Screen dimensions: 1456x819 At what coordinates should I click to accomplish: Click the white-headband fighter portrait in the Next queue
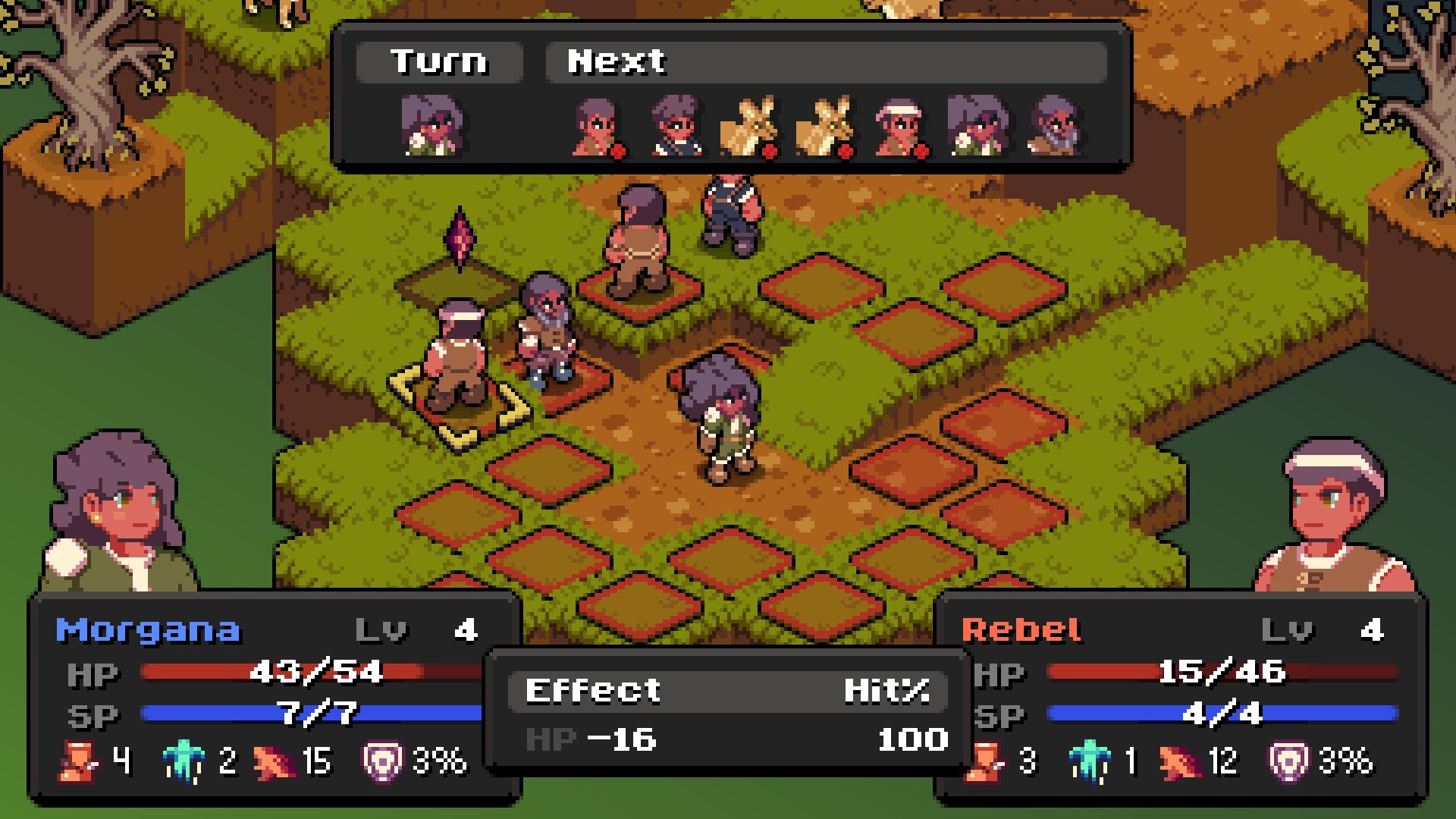902,125
